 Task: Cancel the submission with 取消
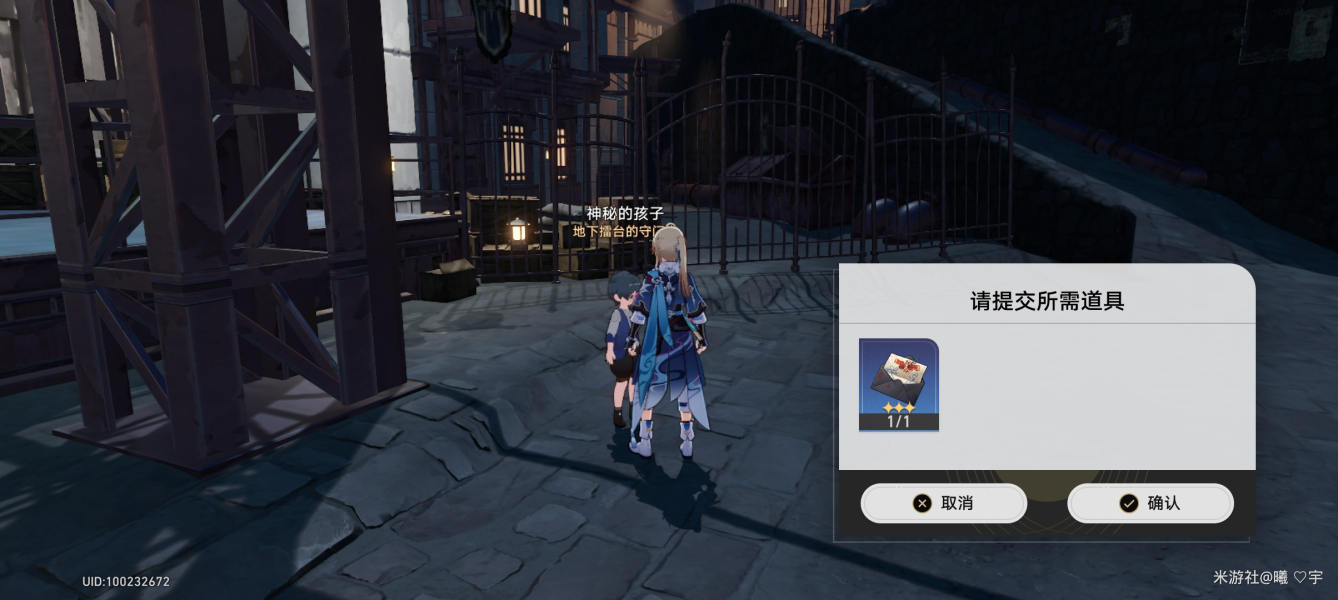943,503
